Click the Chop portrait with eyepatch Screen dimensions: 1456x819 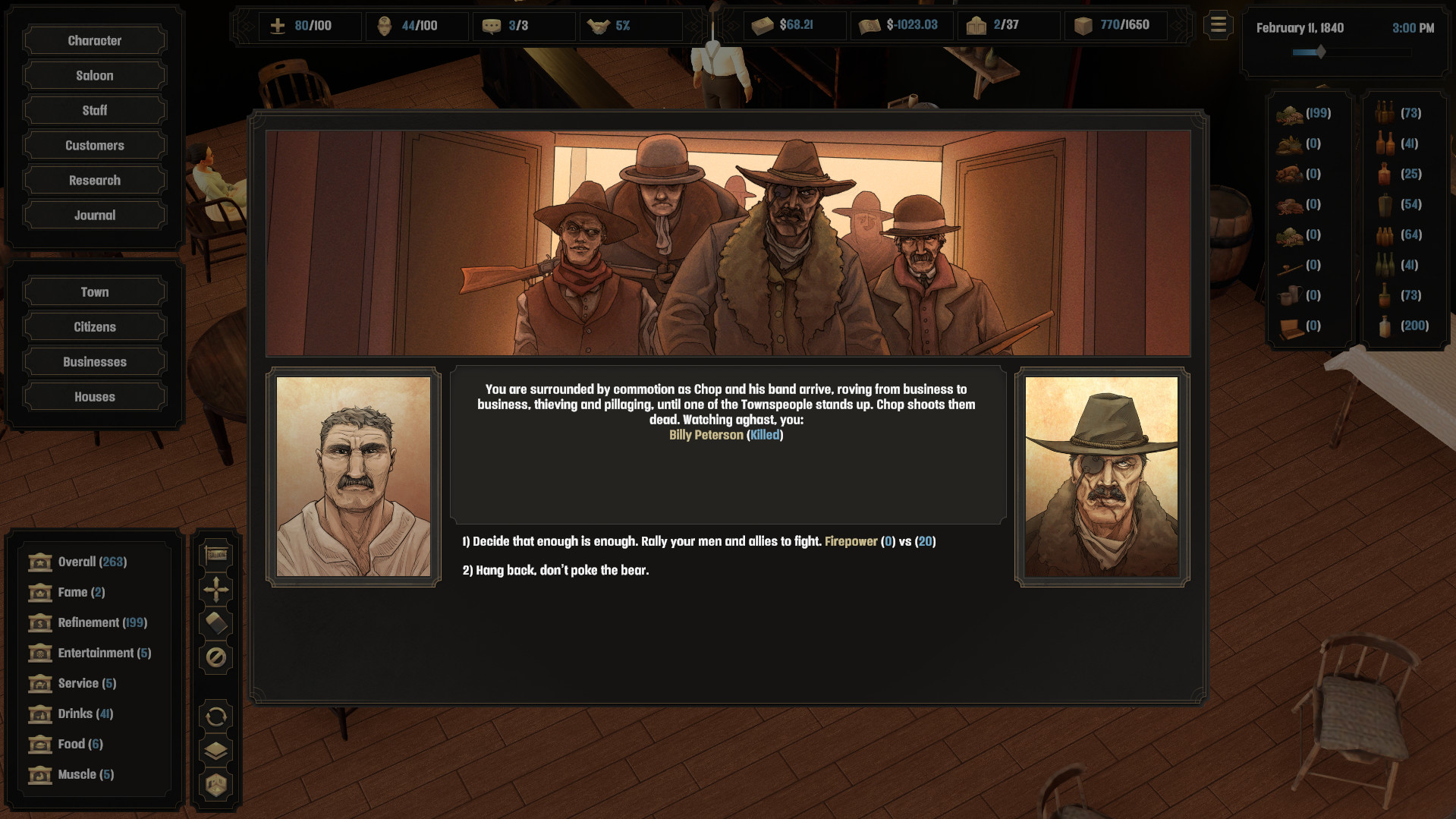[x=1102, y=476]
